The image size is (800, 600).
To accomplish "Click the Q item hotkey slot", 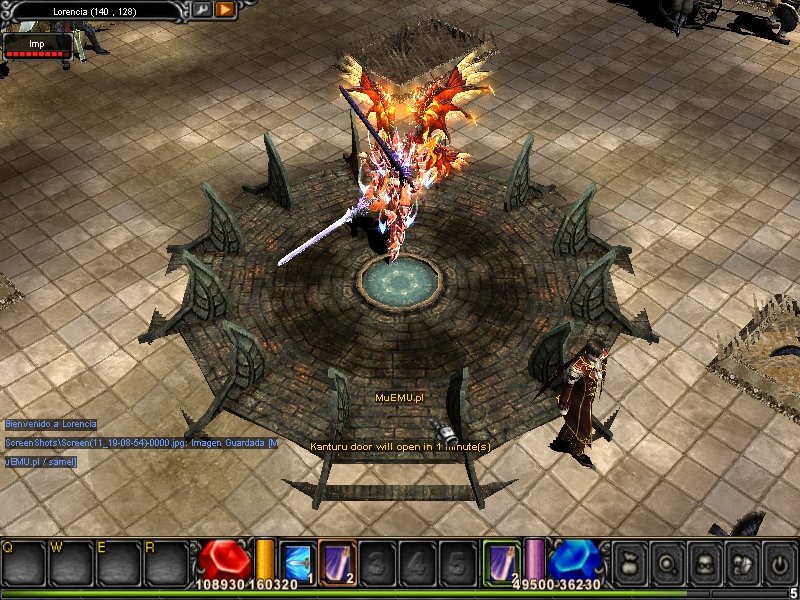I will 24,562.
